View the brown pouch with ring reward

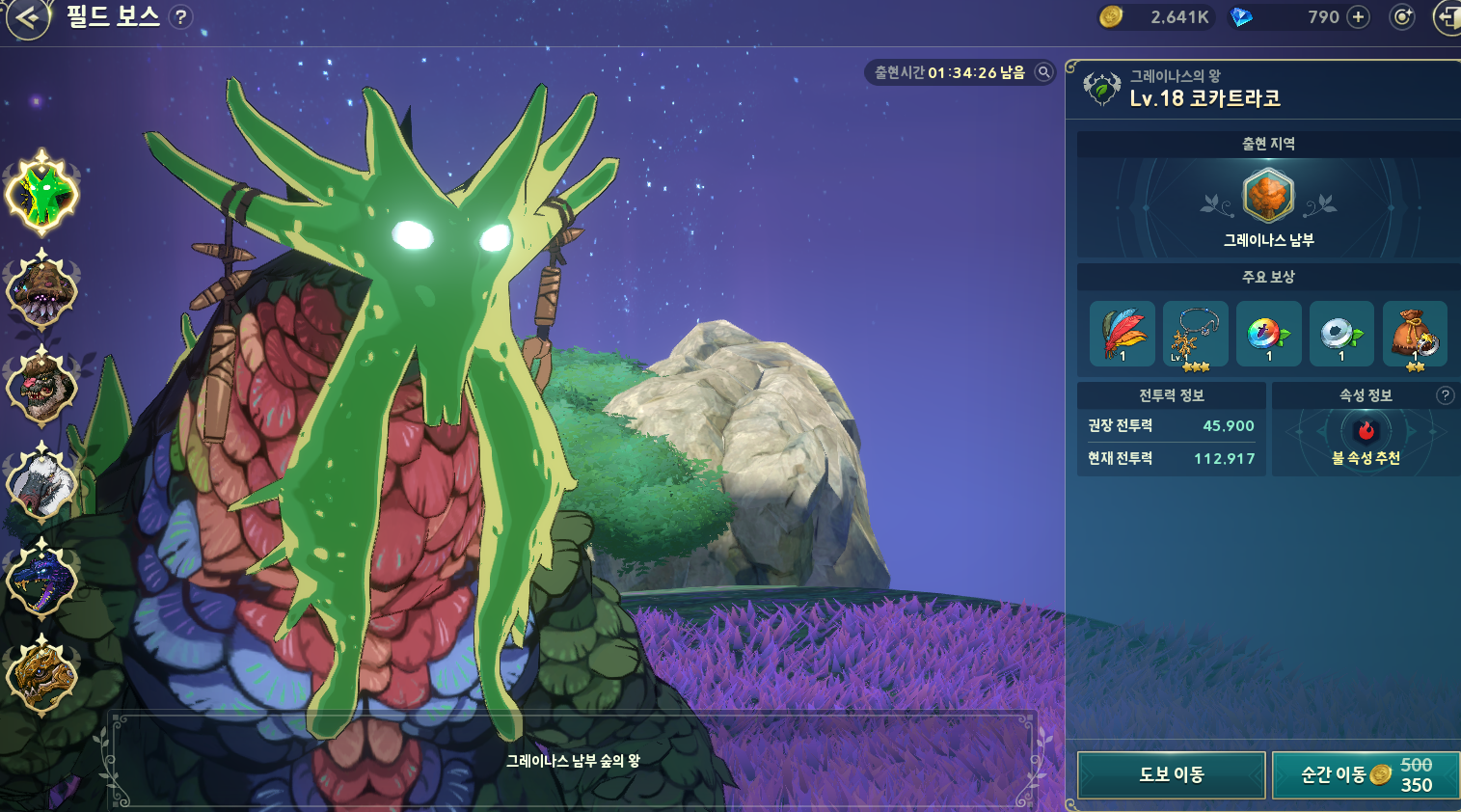[x=1415, y=334]
